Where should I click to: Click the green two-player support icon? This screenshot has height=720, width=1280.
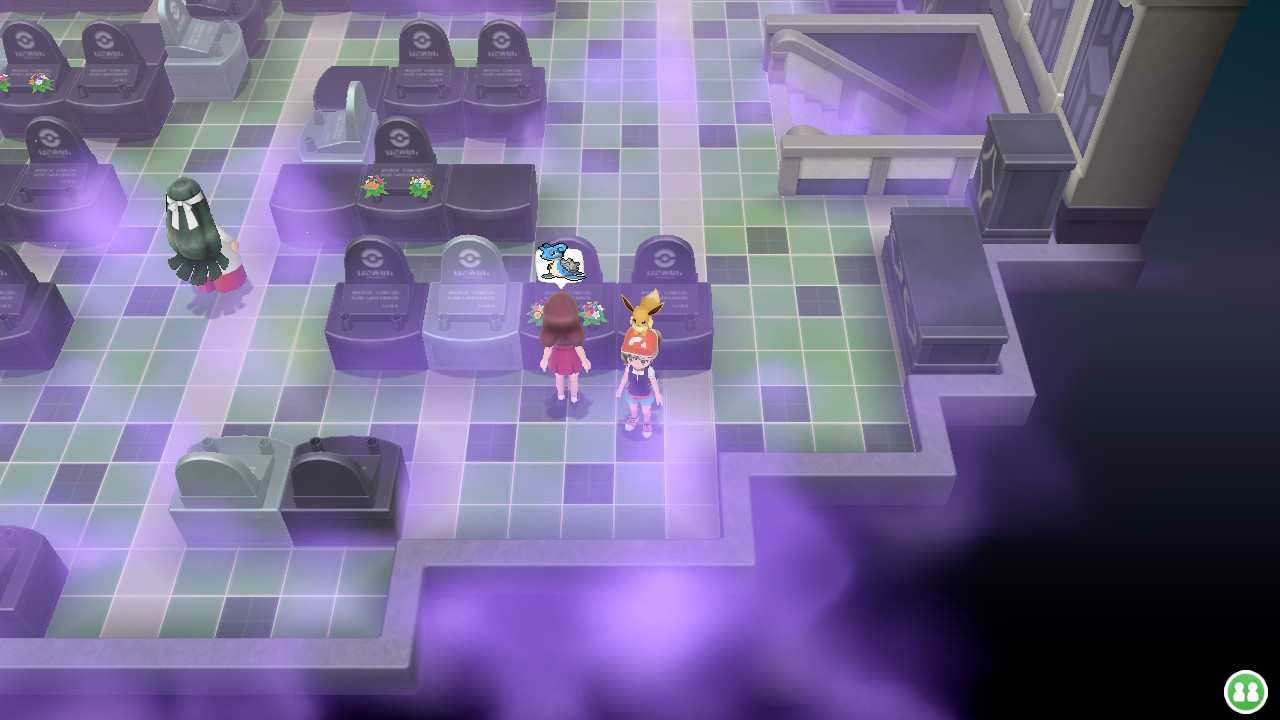1245,691
